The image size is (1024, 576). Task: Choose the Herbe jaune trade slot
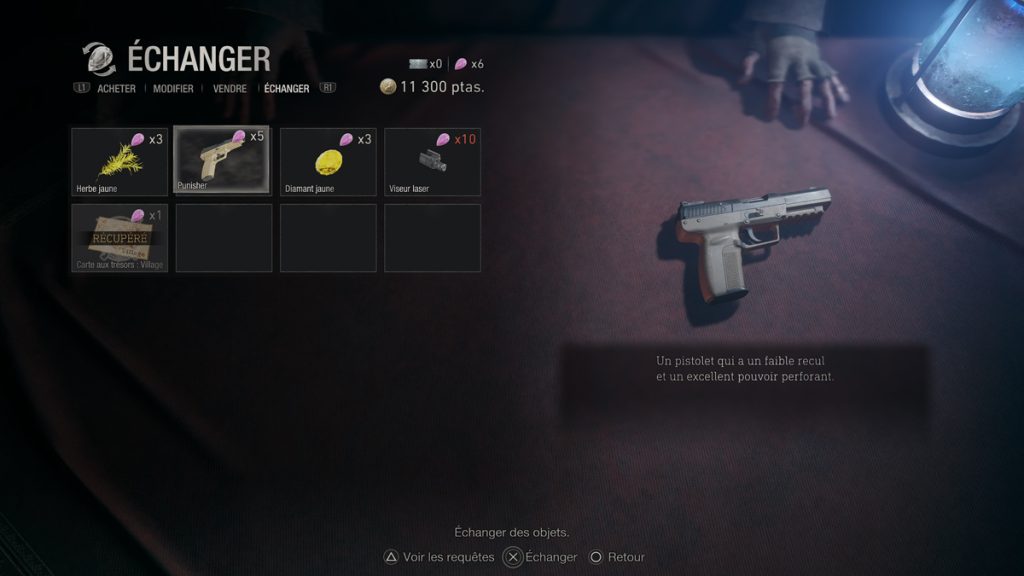120,161
